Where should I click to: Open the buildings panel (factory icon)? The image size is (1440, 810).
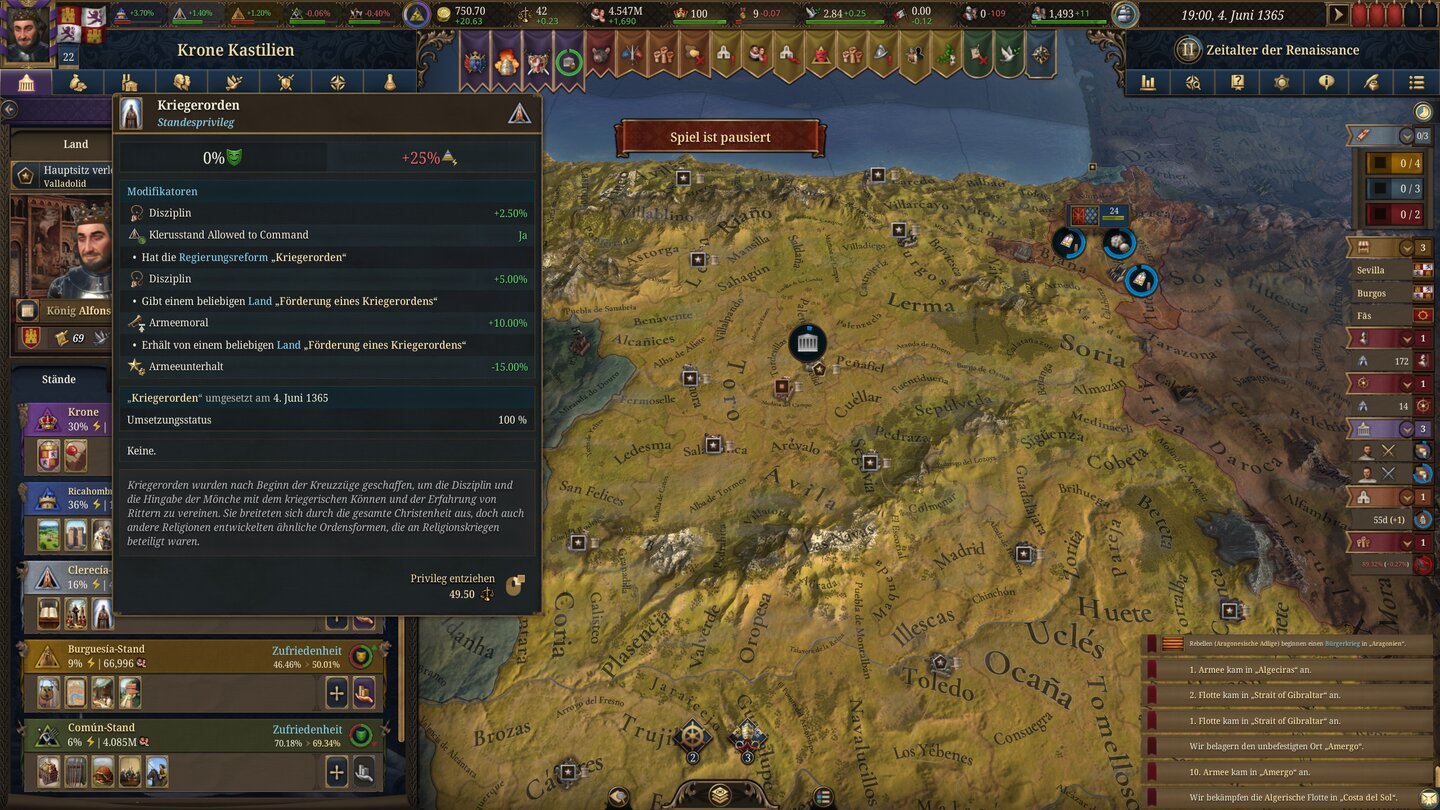click(x=128, y=82)
